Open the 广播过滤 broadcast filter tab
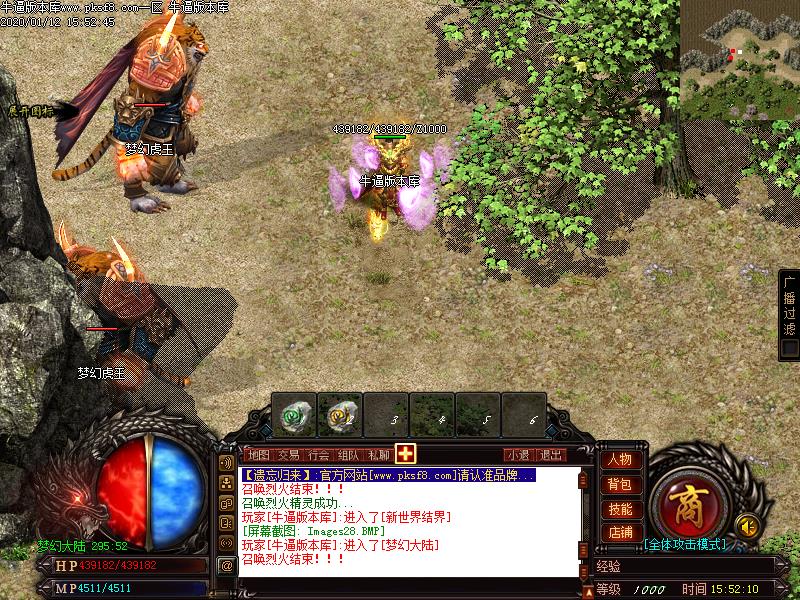This screenshot has width=800, height=600. coord(789,305)
